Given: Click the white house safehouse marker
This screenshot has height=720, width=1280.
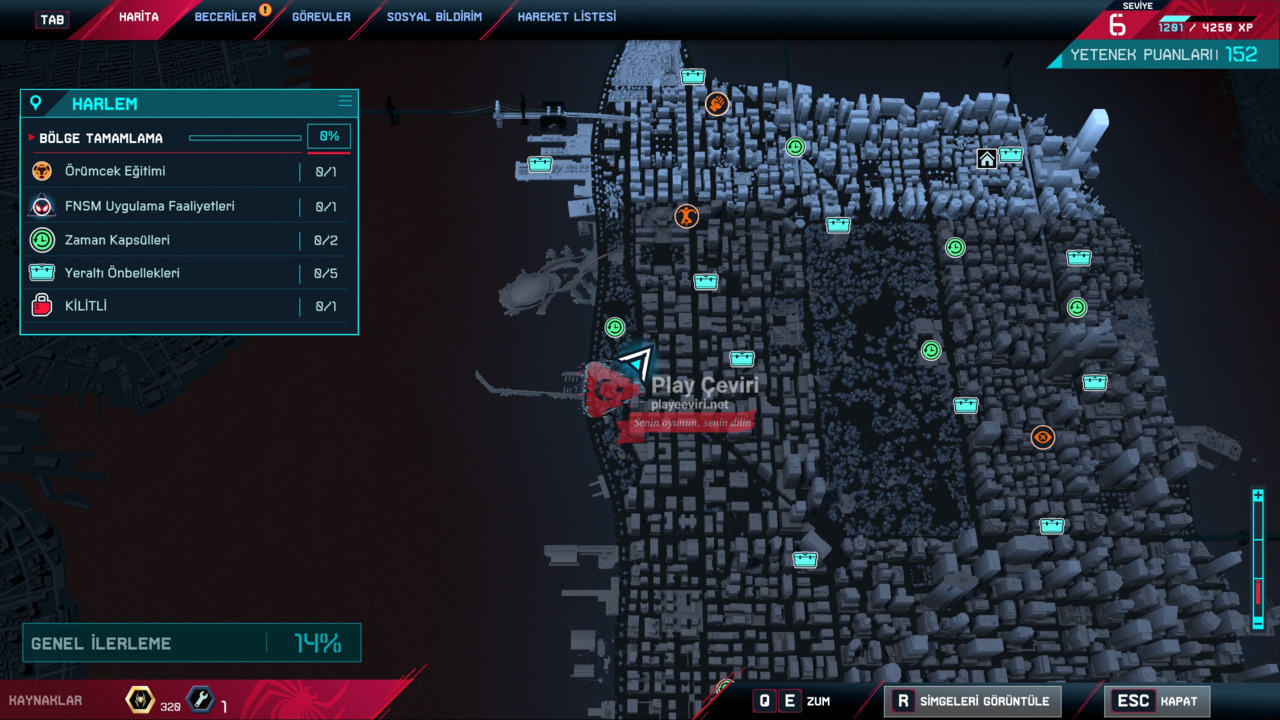Looking at the screenshot, I should pyautogui.click(x=987, y=159).
